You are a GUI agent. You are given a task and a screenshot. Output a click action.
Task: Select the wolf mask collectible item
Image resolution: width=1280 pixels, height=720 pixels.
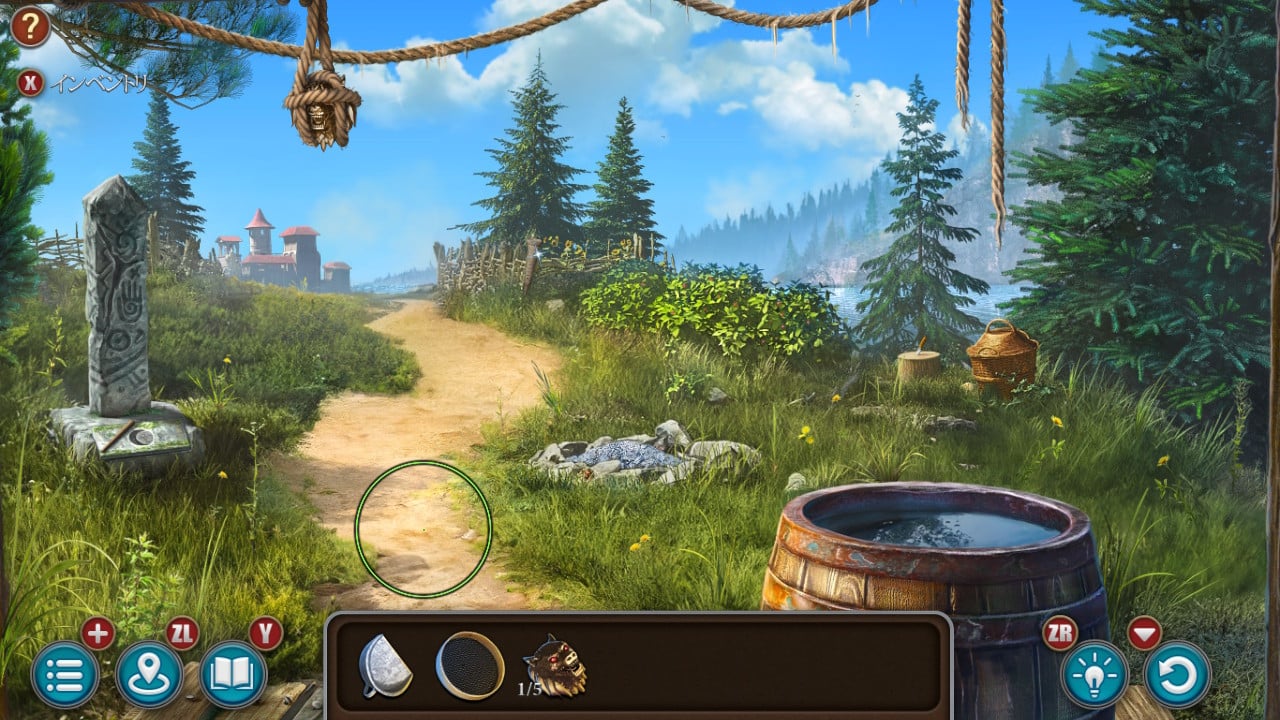click(x=555, y=664)
